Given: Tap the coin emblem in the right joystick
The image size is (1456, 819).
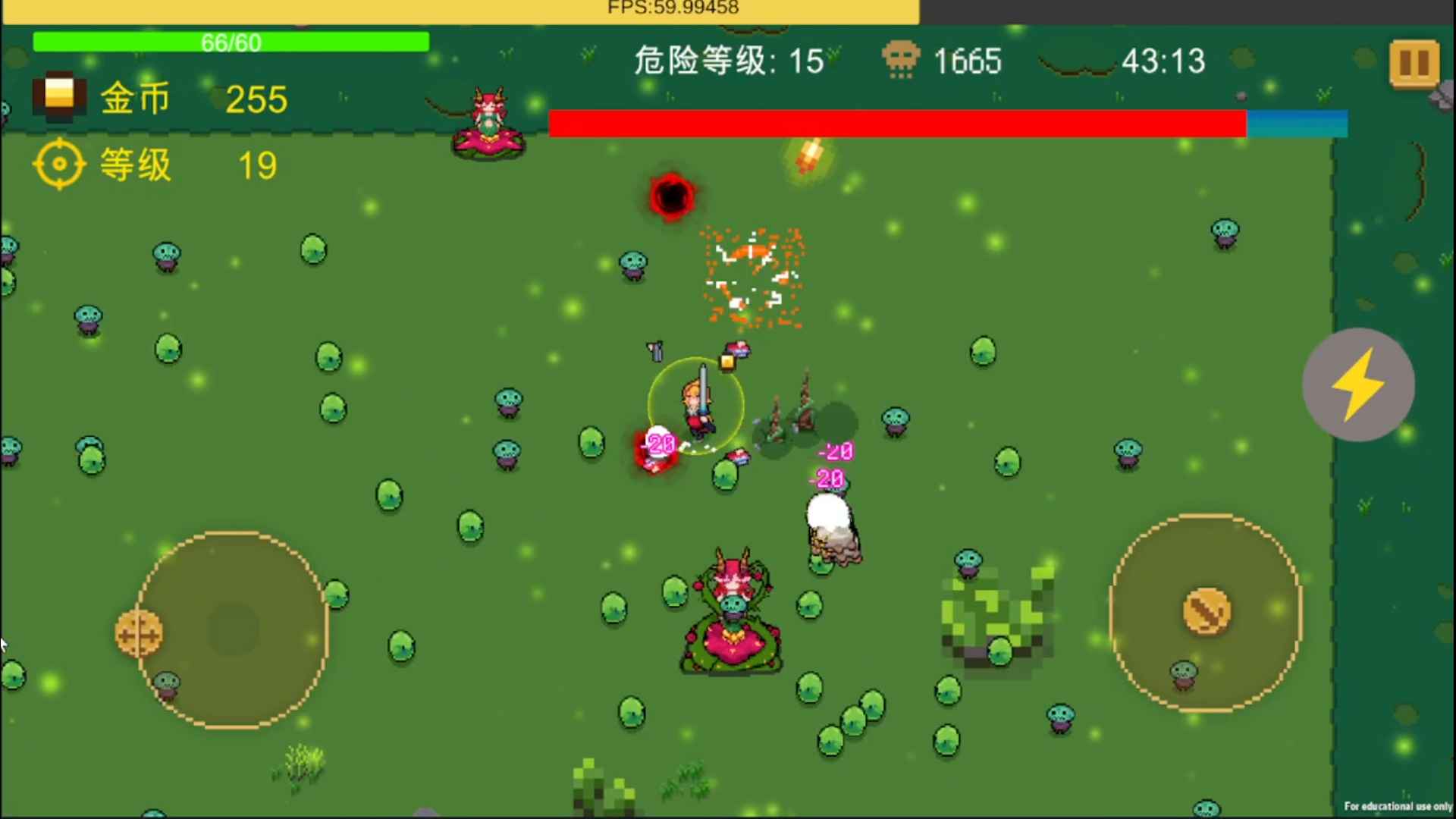Looking at the screenshot, I should coord(1206,610).
